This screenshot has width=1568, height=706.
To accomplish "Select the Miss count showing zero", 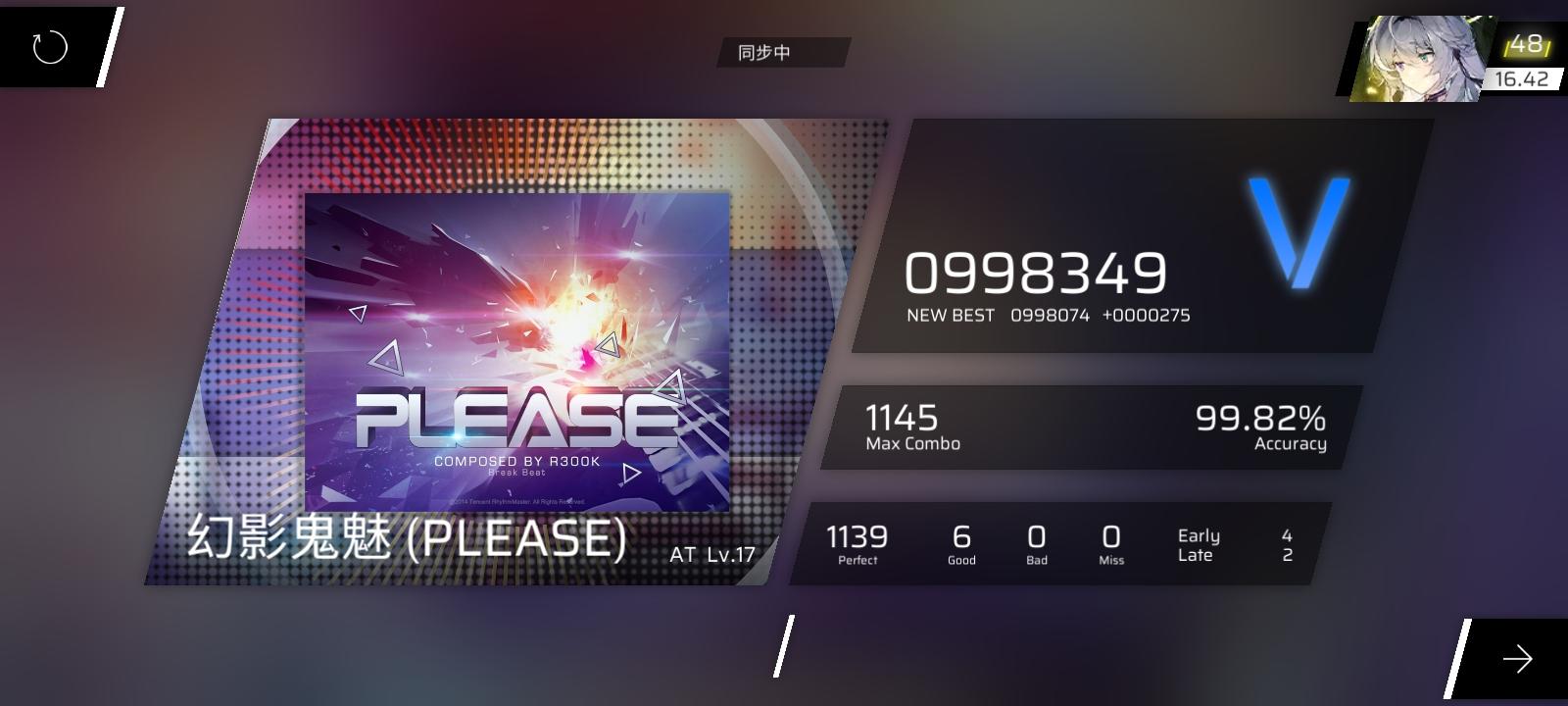I will [x=1109, y=537].
